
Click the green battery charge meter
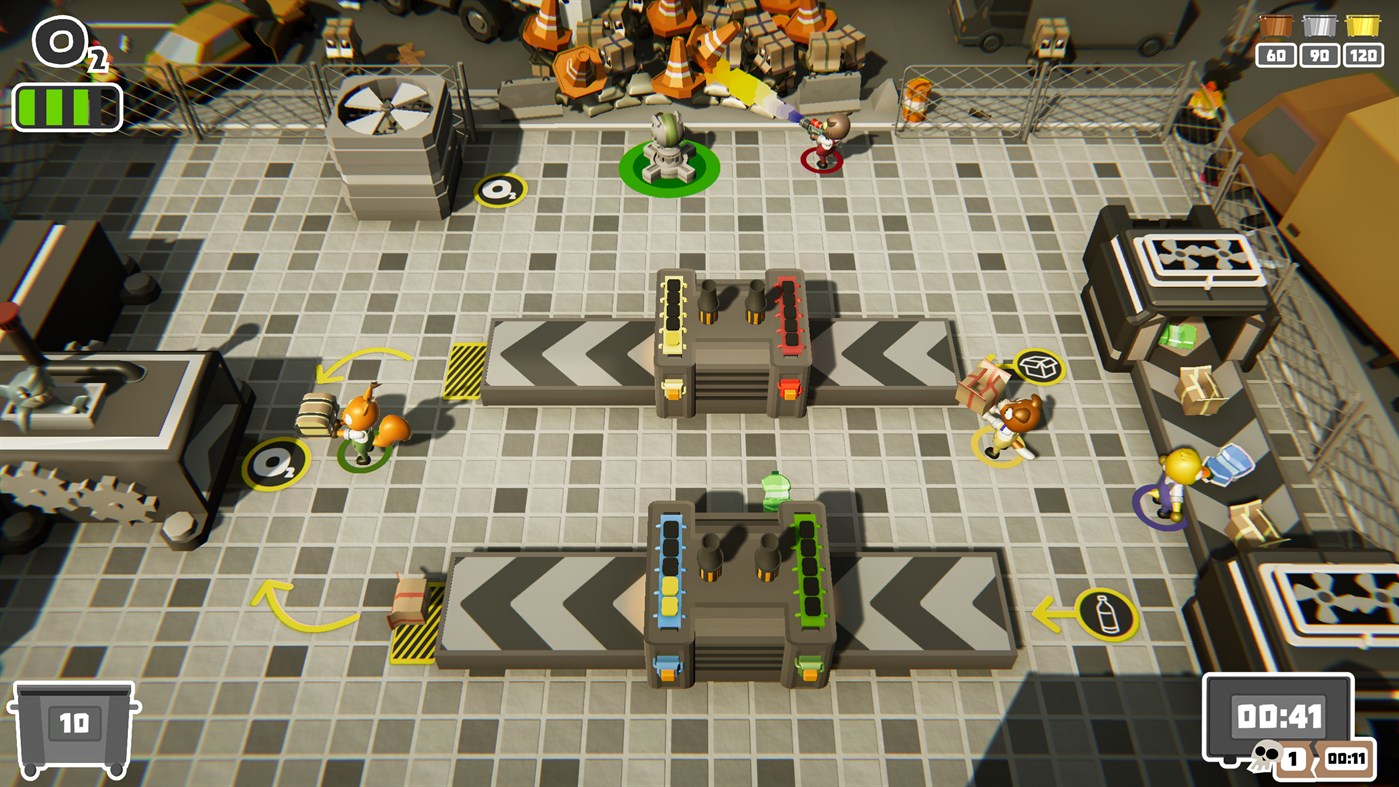[66, 104]
